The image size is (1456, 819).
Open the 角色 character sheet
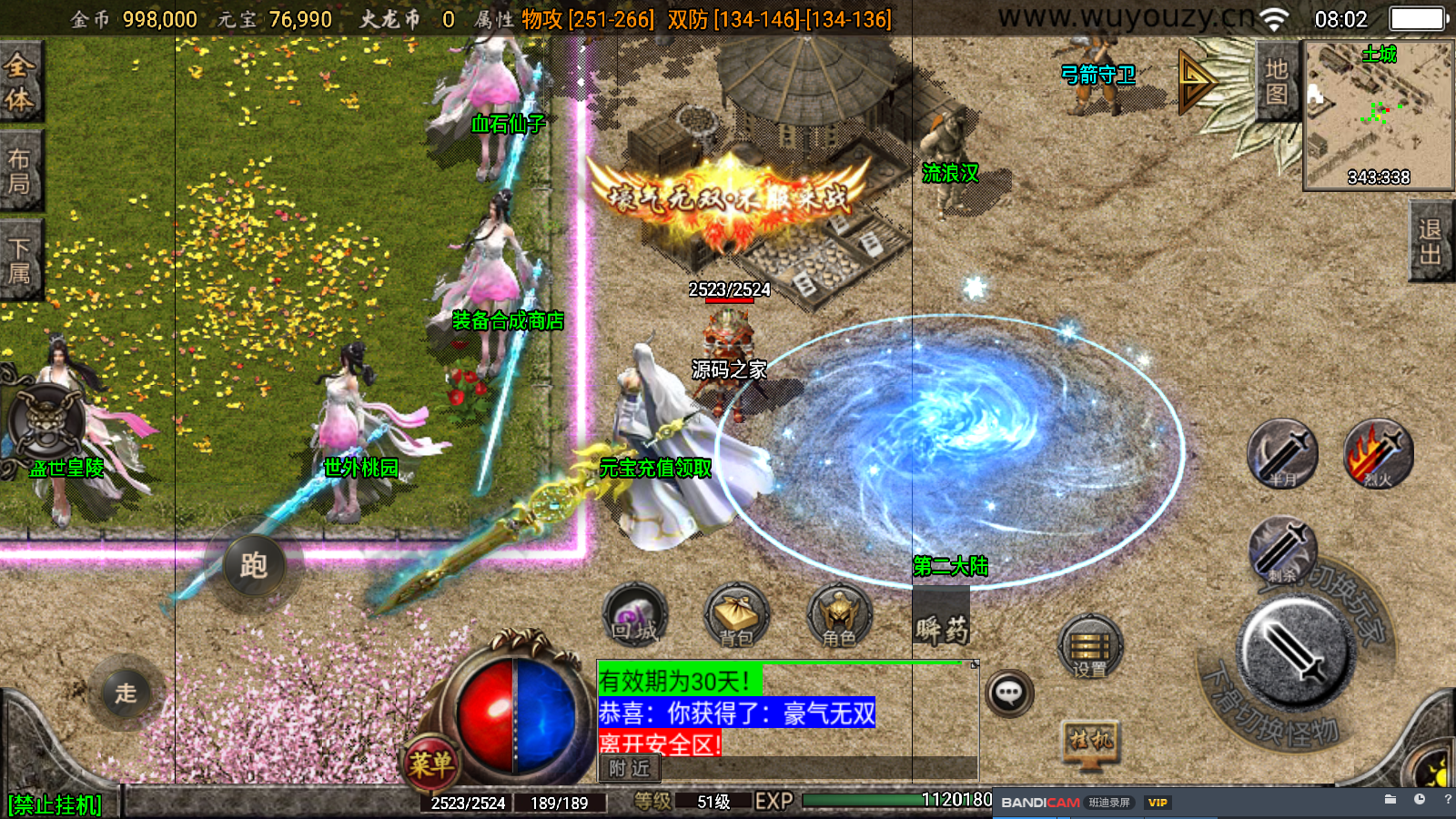[839, 615]
